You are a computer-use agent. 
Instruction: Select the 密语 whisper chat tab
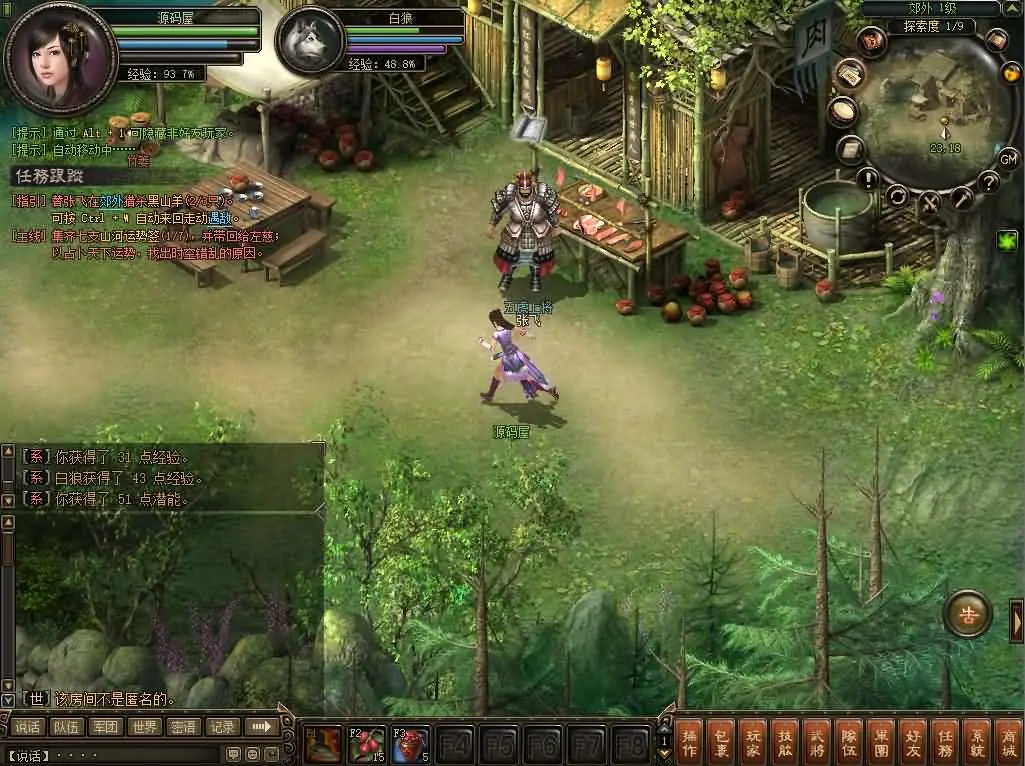(x=184, y=727)
